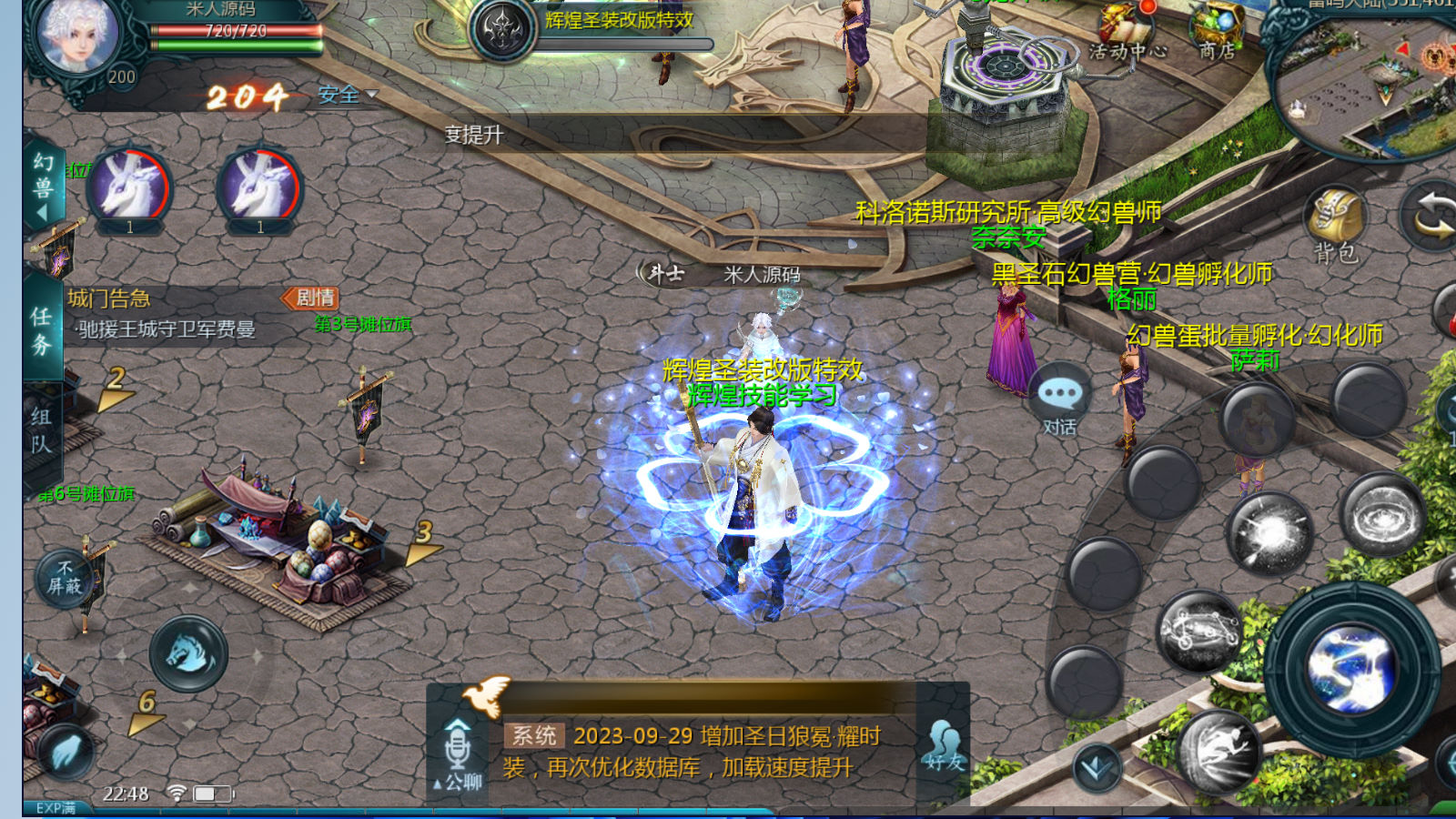Toggle the 不屏蔽 shield button

(65, 578)
